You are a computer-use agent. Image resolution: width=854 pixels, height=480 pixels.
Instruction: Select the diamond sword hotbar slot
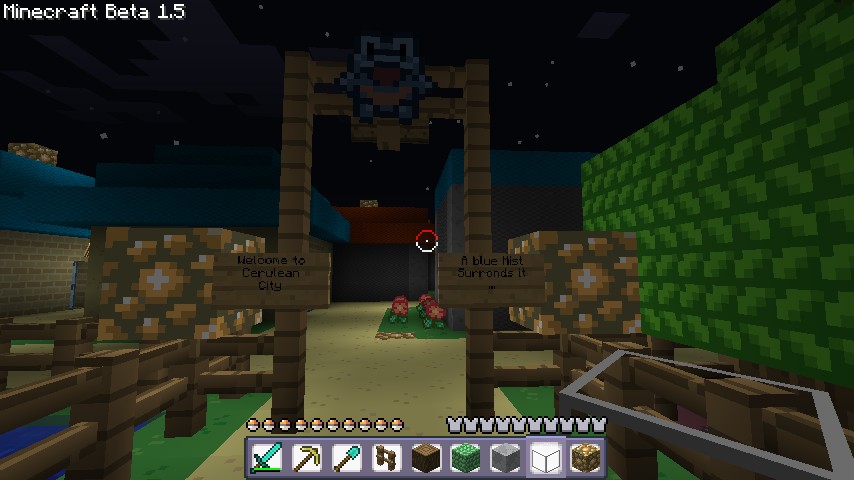[x=267, y=458]
